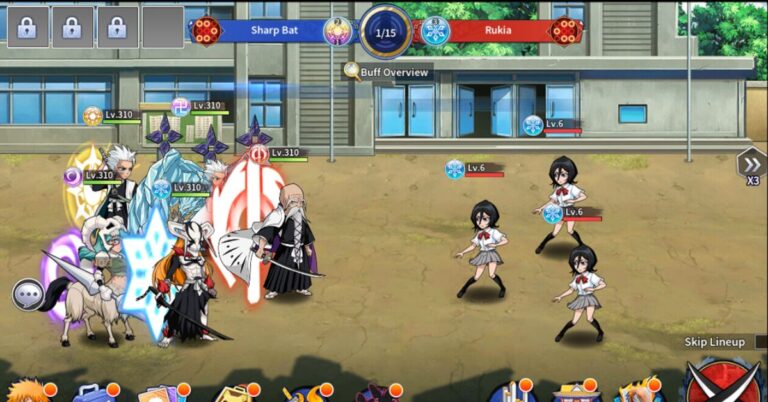Select the snowflake attribute icon beside Rukia's name

[435, 30]
